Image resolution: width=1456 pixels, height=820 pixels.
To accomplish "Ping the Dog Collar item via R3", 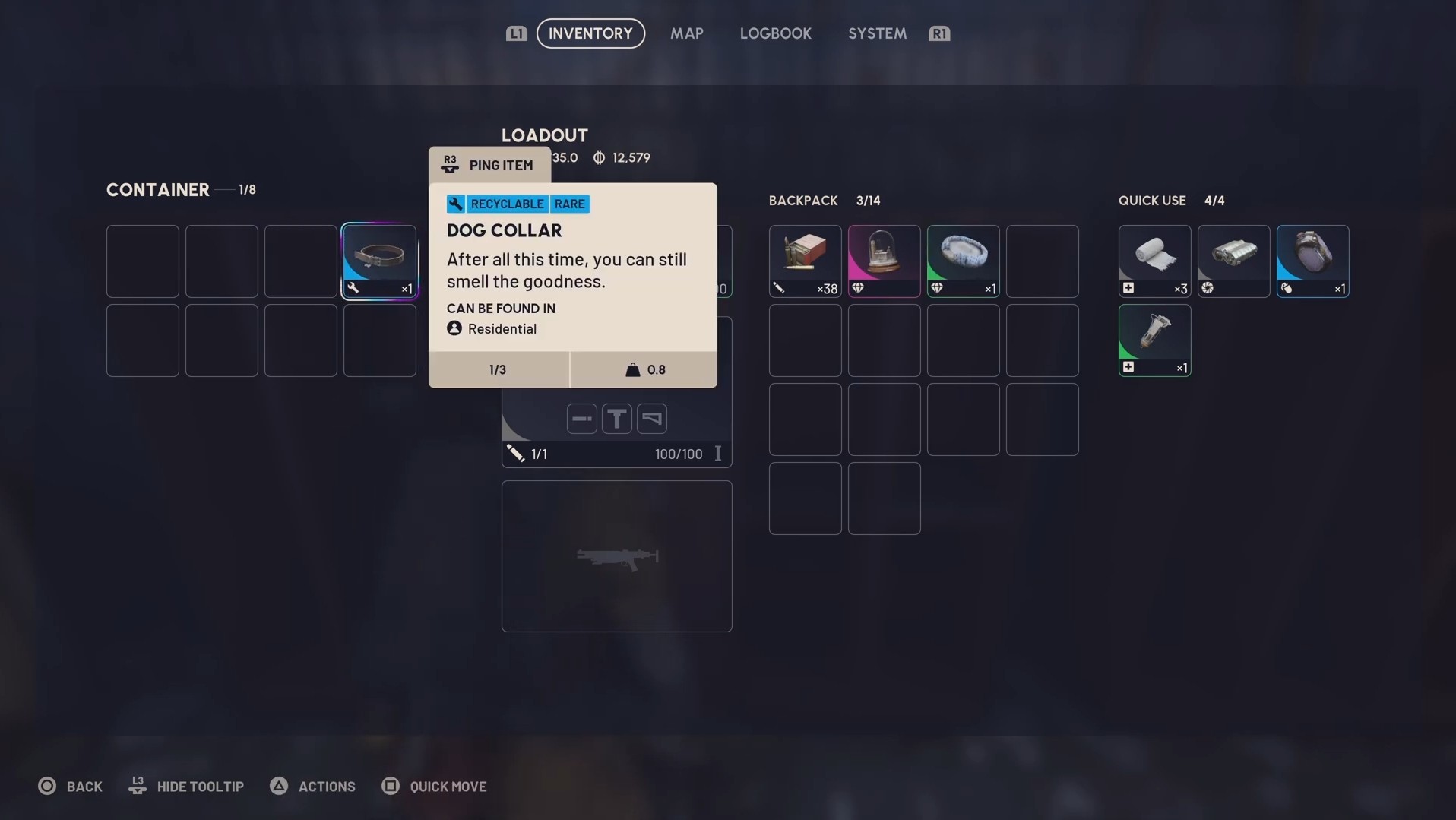I will tap(488, 164).
